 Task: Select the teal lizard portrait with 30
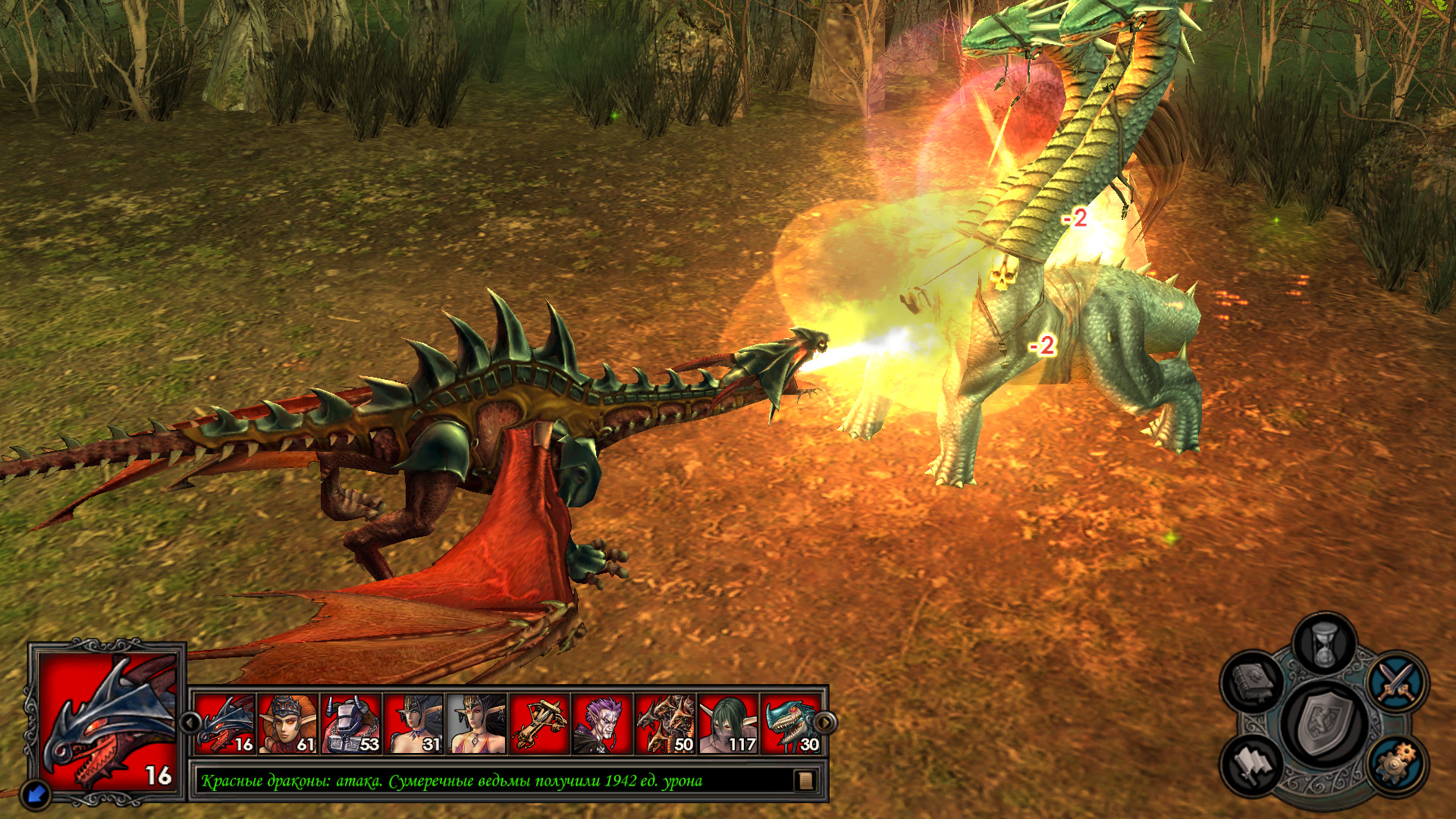791,724
